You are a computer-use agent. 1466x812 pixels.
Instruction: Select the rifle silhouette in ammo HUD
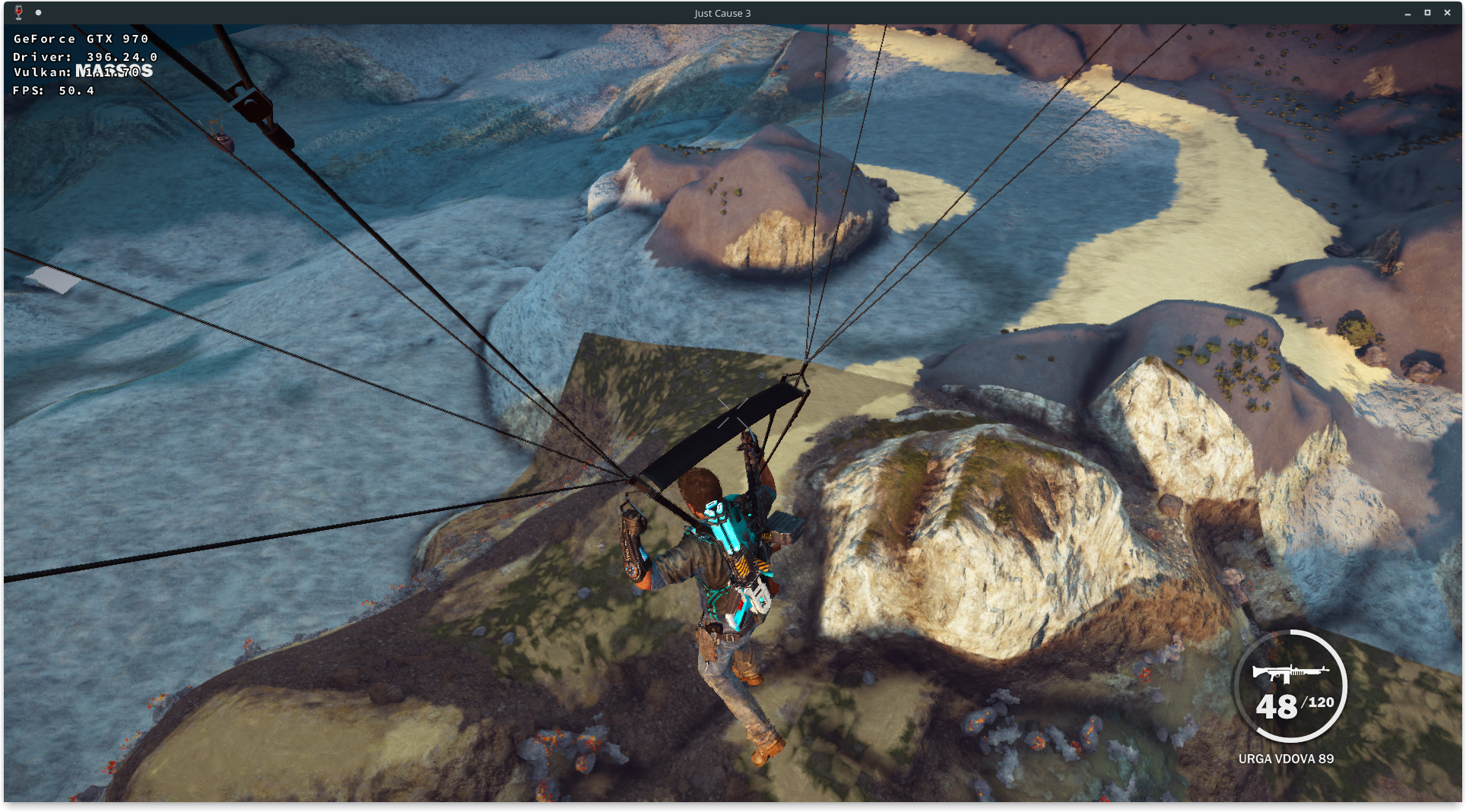1290,675
